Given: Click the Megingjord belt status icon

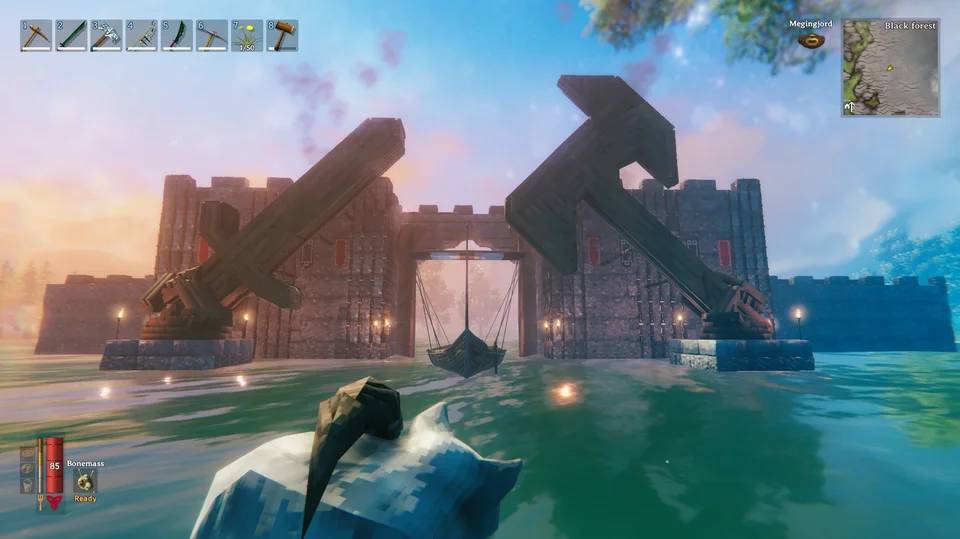Looking at the screenshot, I should (x=811, y=41).
